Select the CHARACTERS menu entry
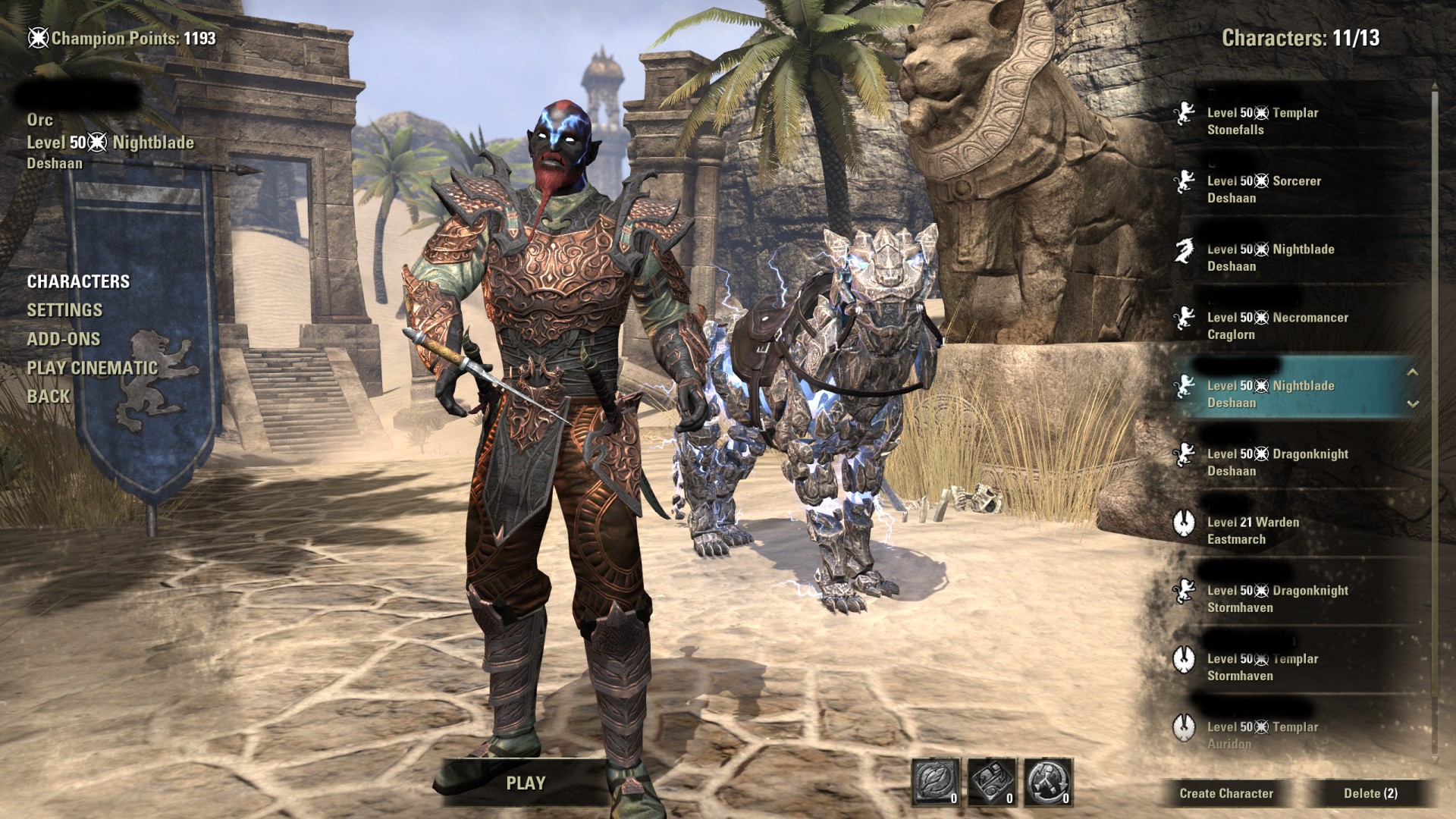Image resolution: width=1456 pixels, height=819 pixels. point(78,281)
